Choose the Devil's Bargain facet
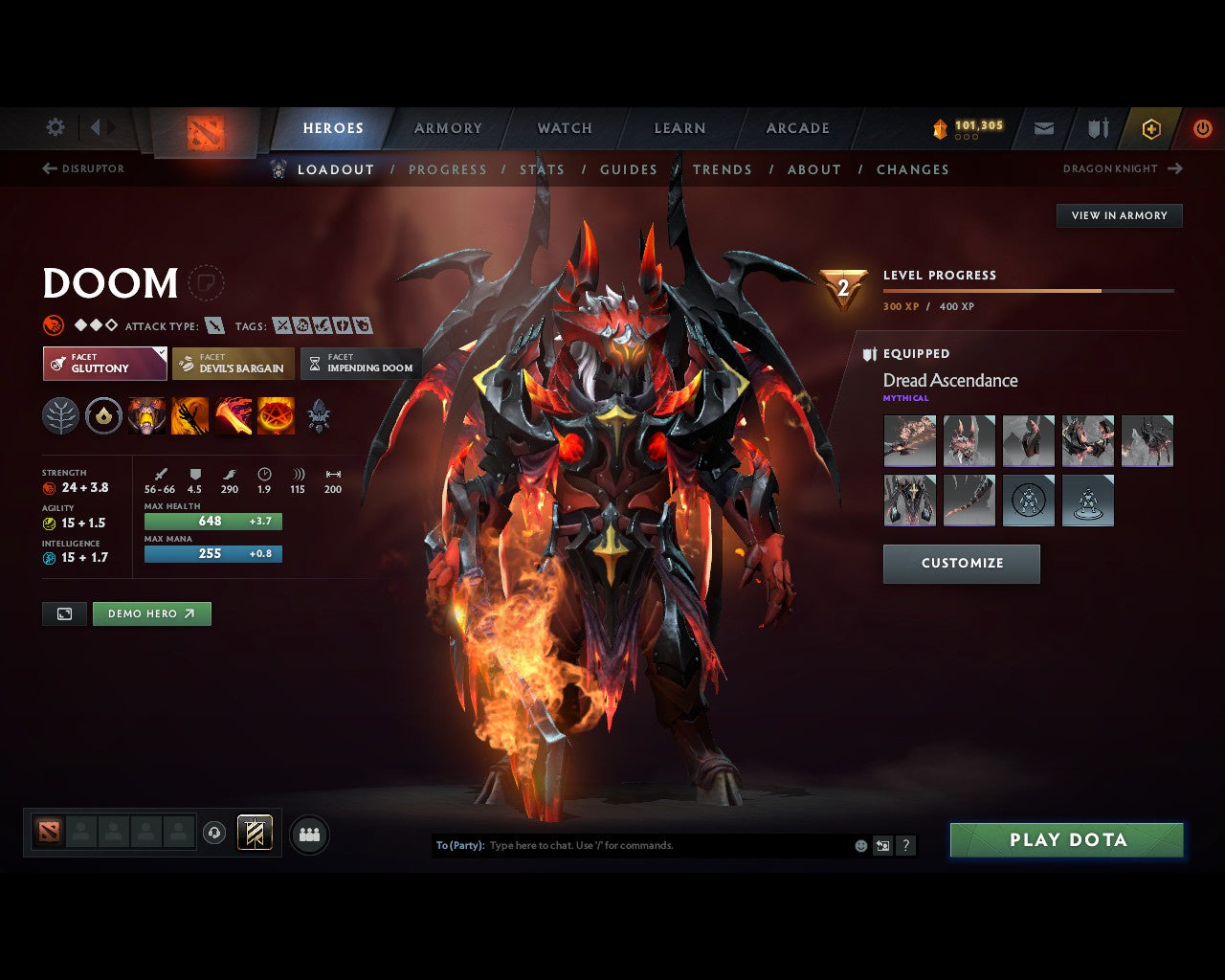 233,364
